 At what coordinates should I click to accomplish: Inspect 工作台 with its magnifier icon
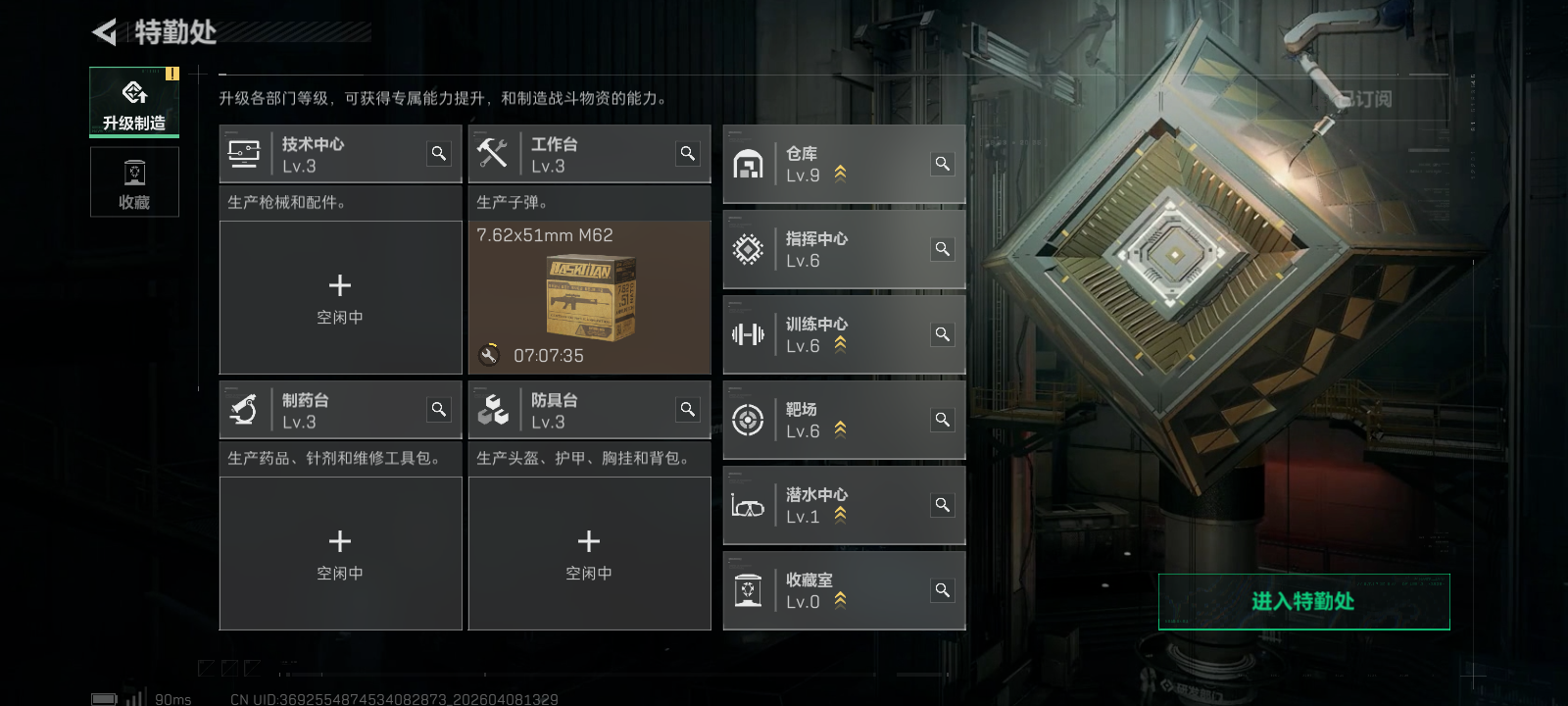(688, 153)
